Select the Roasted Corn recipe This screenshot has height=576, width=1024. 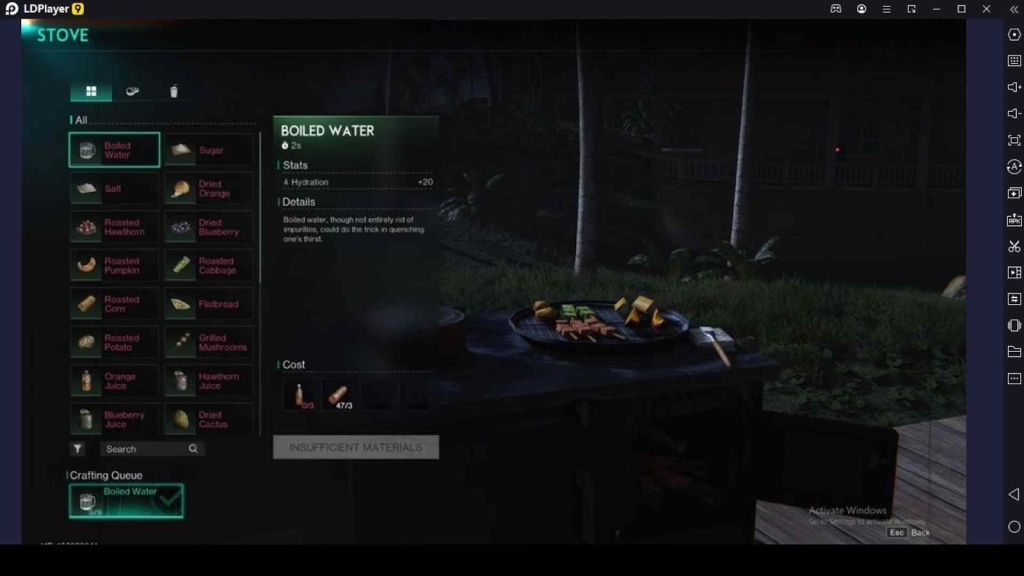[114, 304]
